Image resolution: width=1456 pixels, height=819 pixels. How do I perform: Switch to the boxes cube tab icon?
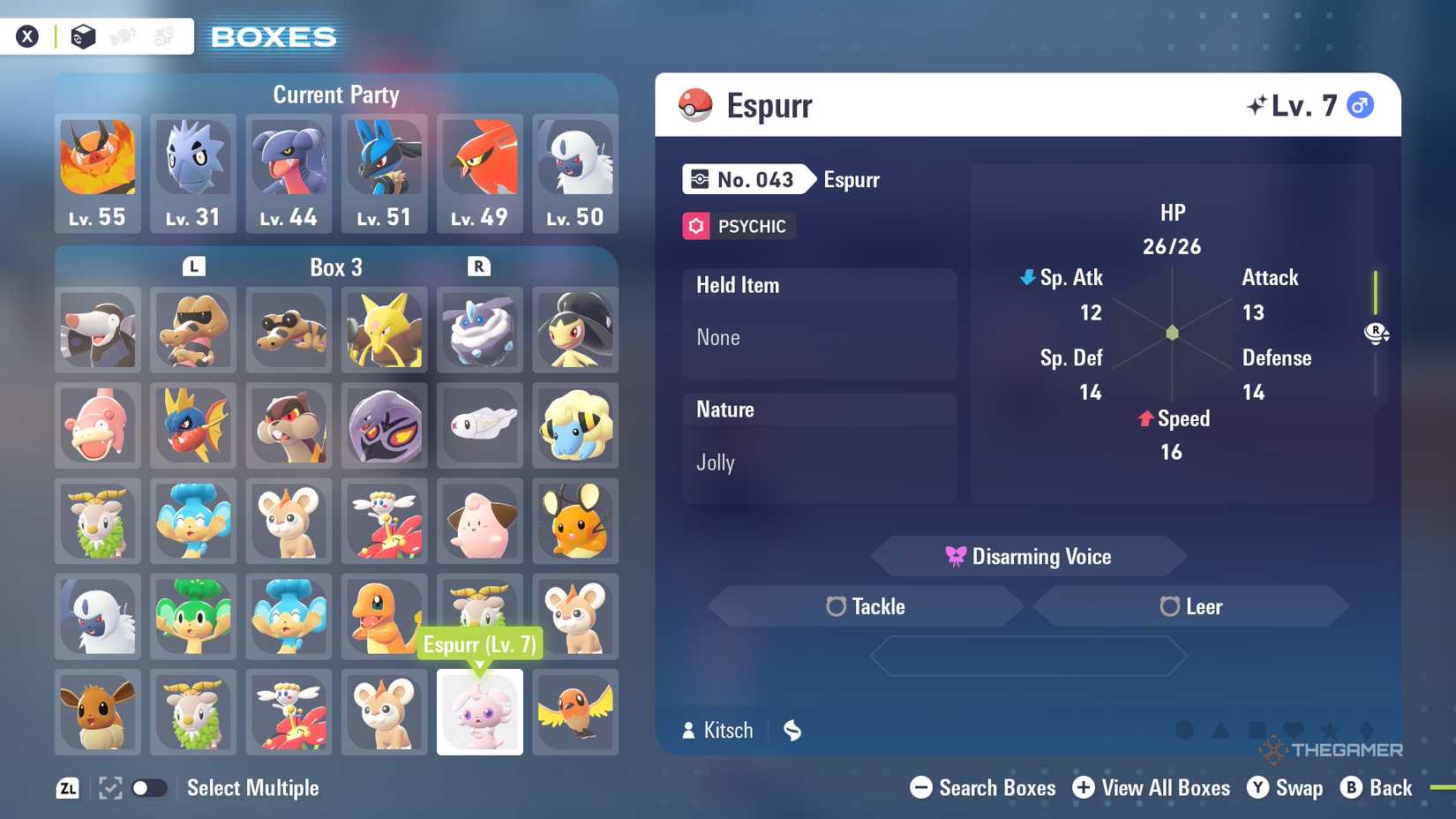point(83,37)
